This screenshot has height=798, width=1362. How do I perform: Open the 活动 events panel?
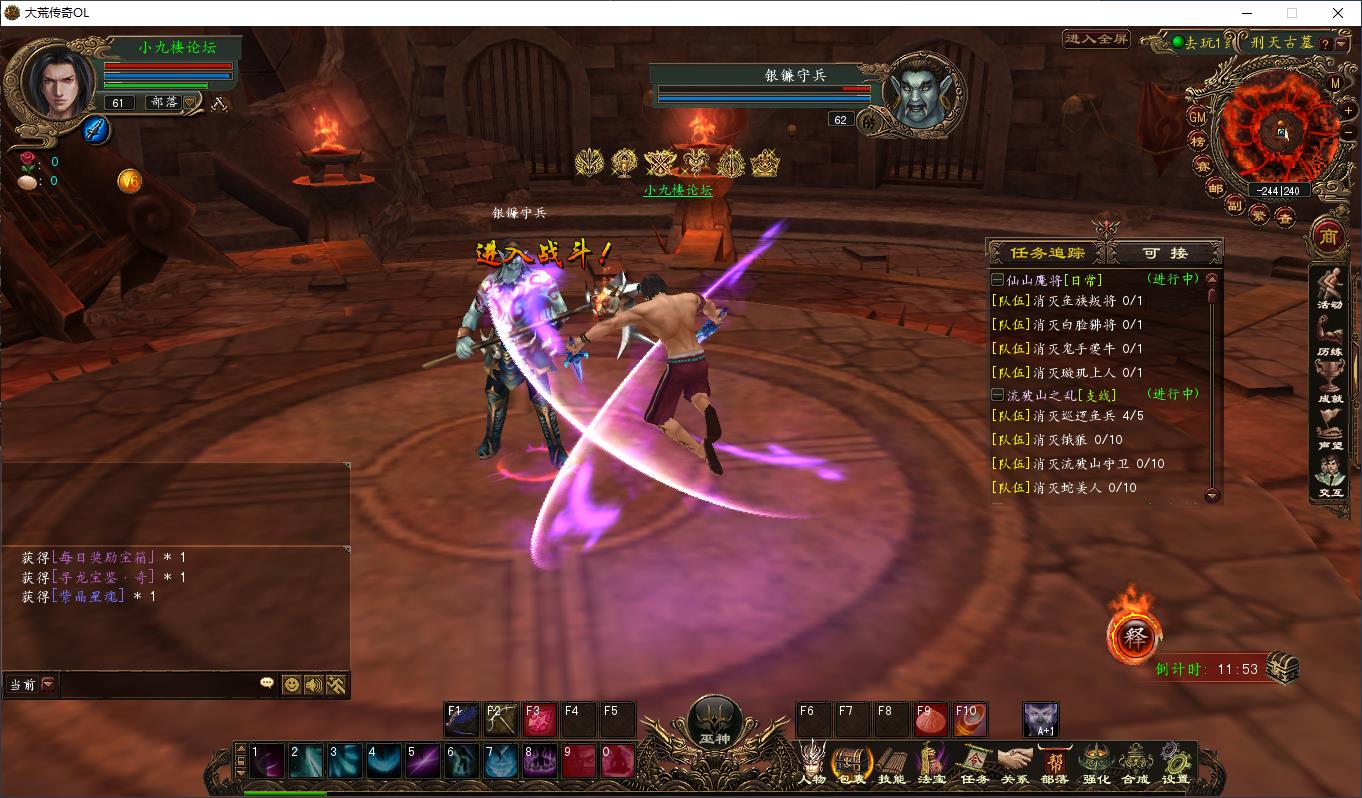point(1329,290)
